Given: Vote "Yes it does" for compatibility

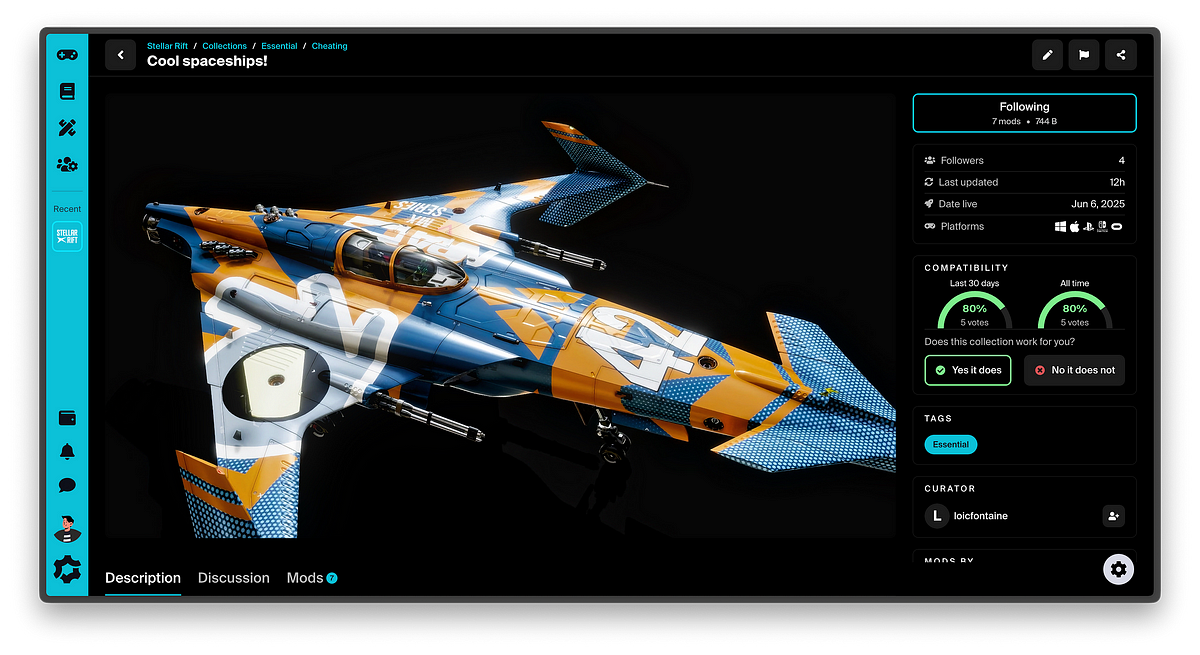Looking at the screenshot, I should point(967,370).
